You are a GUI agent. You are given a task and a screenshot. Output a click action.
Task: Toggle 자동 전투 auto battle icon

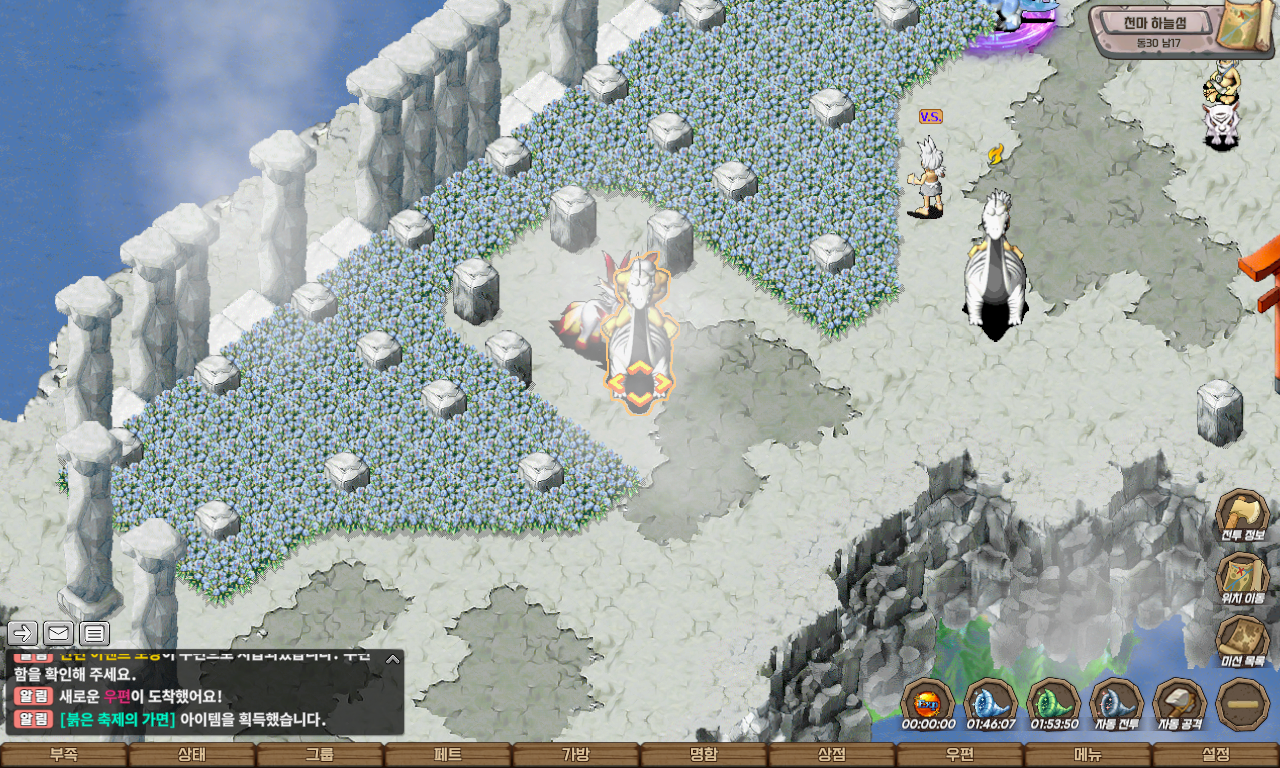point(1116,703)
